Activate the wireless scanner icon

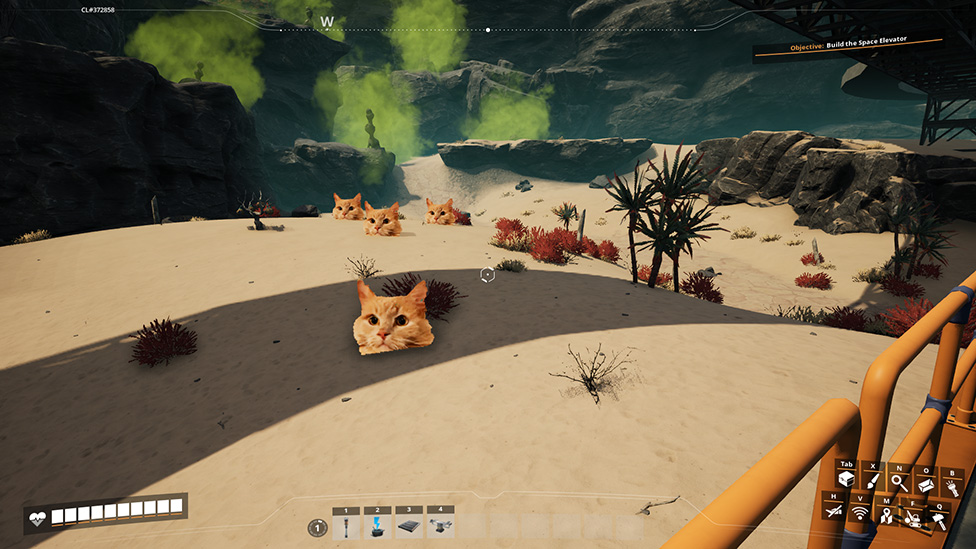(x=859, y=514)
